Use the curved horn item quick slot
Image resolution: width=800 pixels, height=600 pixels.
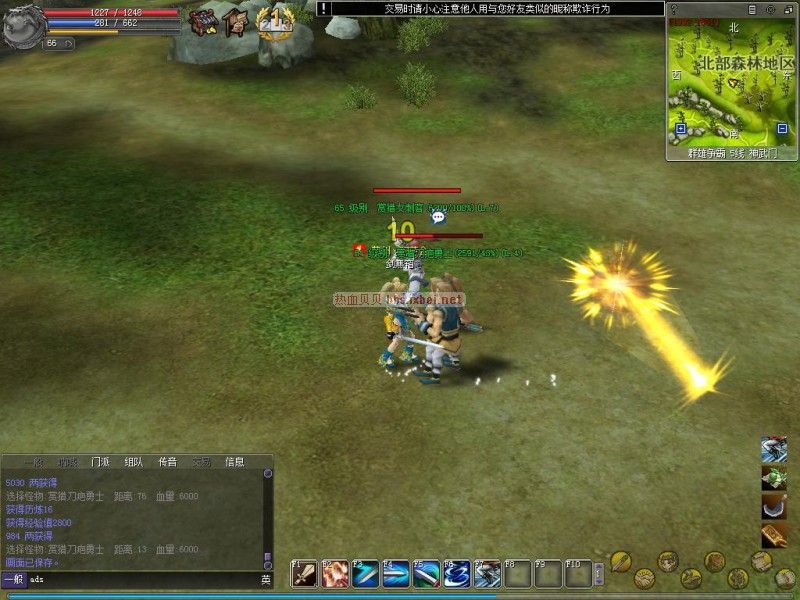[x=774, y=507]
